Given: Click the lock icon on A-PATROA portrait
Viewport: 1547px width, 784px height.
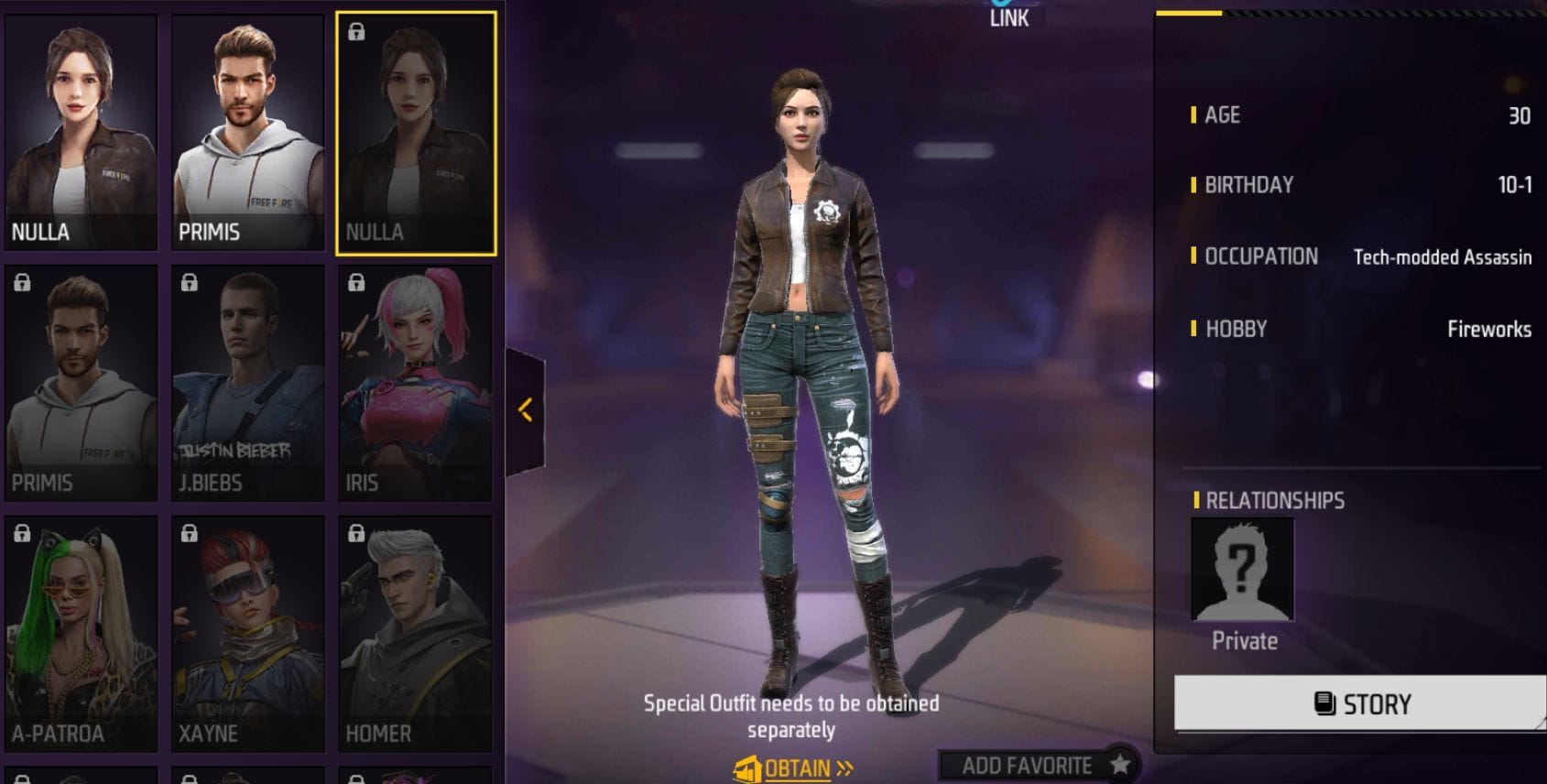Looking at the screenshot, I should pyautogui.click(x=22, y=533).
